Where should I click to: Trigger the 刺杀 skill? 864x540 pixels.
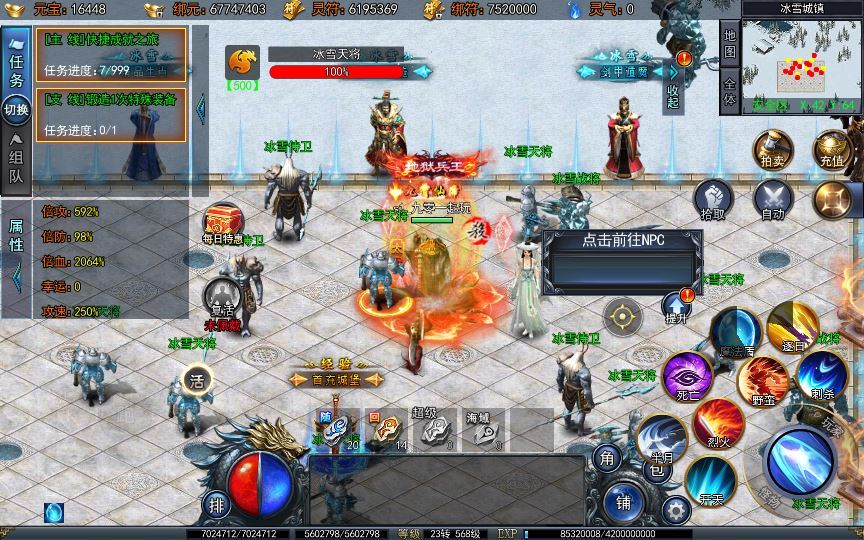tap(822, 375)
